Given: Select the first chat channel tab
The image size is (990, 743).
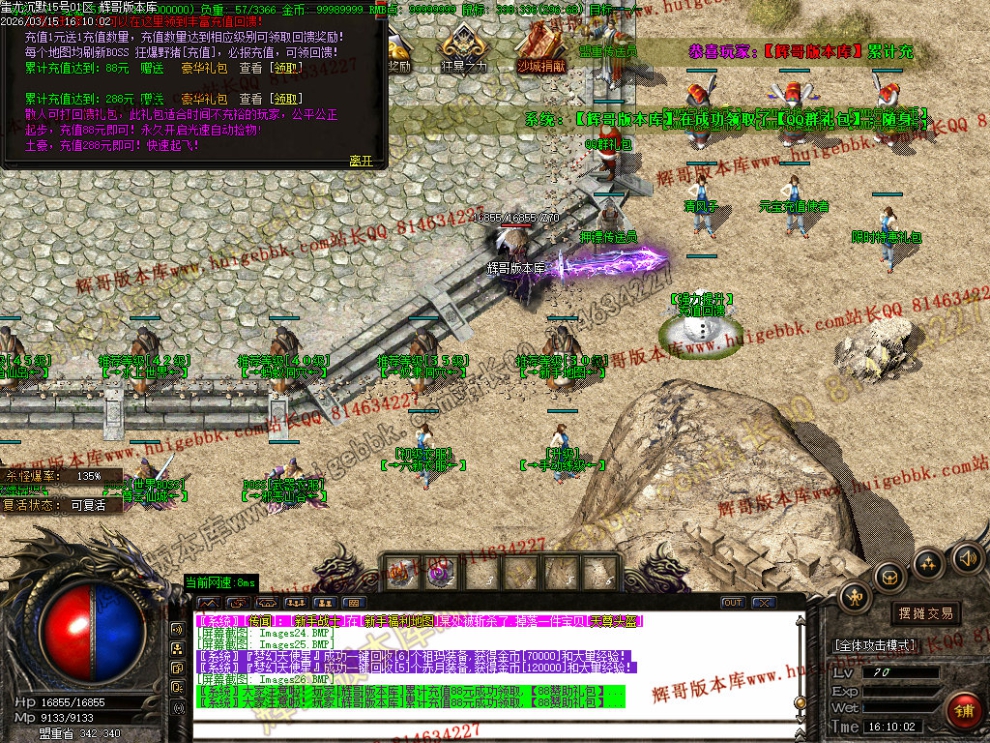Looking at the screenshot, I should tap(208, 604).
